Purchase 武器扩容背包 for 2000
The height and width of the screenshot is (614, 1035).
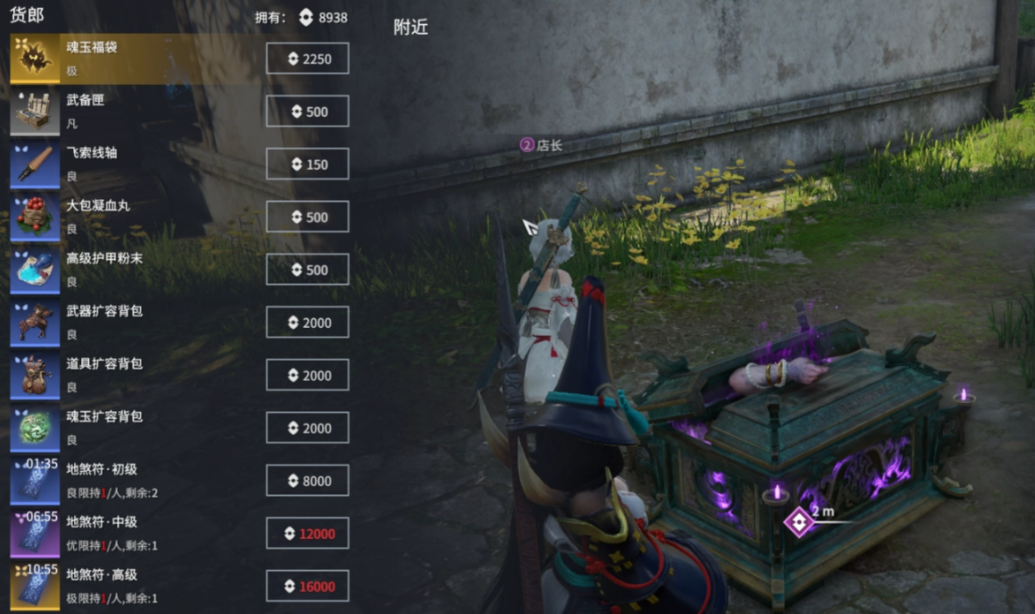pos(307,322)
